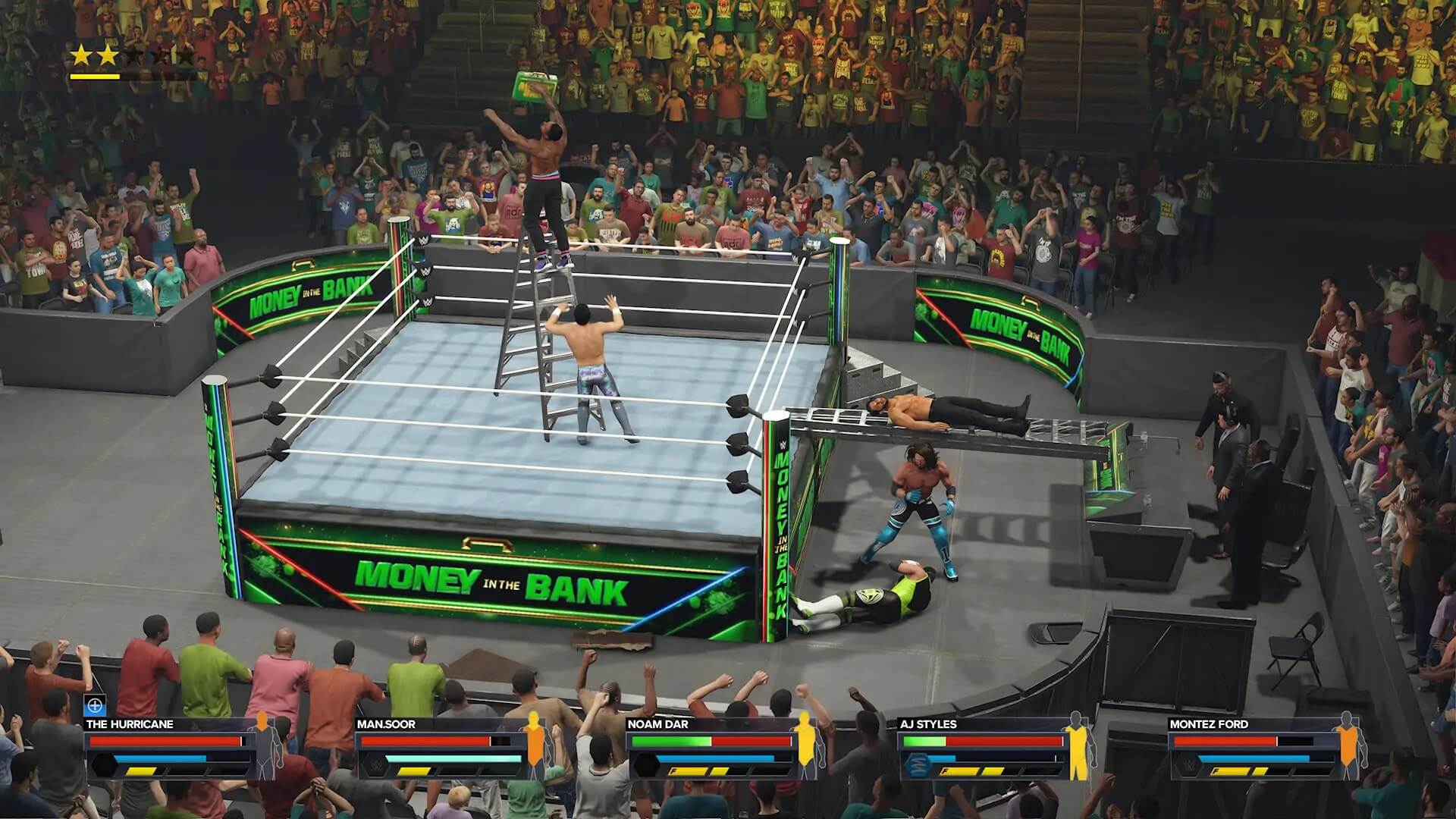Click AJ Styles' blue spring payback icon
The height and width of the screenshot is (819, 1456).
coord(915,764)
